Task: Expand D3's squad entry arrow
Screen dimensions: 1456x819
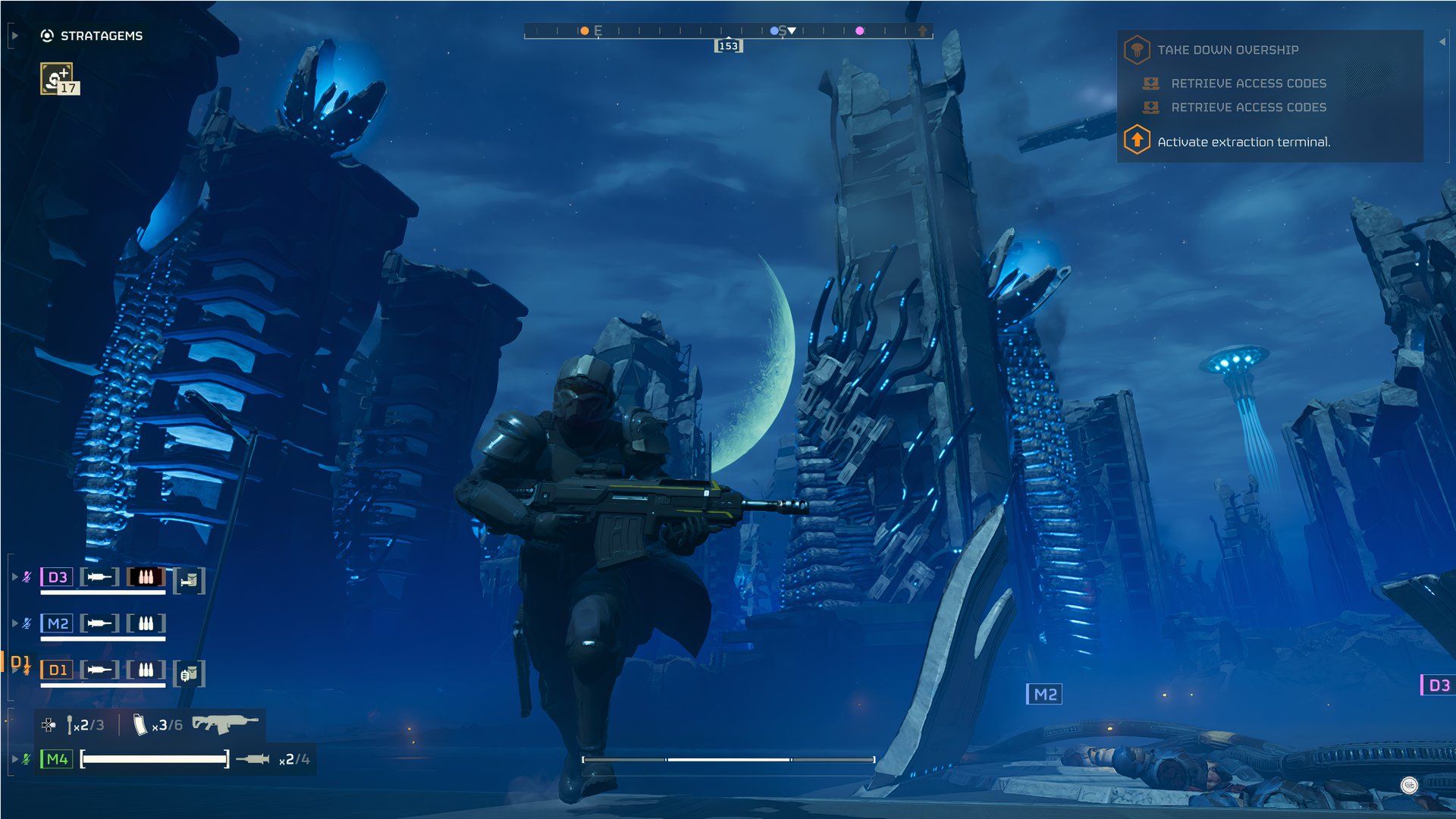Action: (15, 576)
